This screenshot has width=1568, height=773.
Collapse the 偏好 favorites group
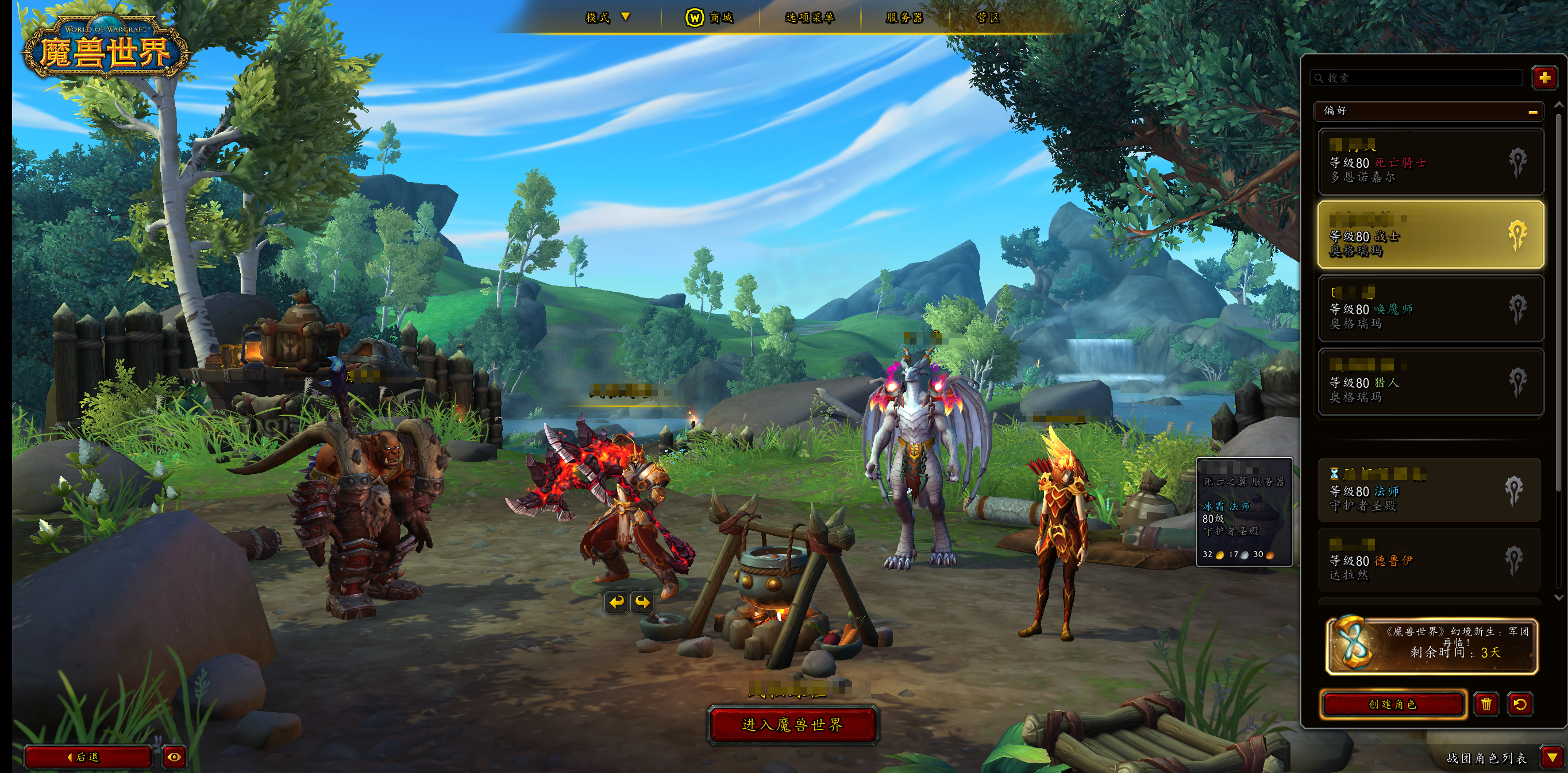coord(1532,111)
